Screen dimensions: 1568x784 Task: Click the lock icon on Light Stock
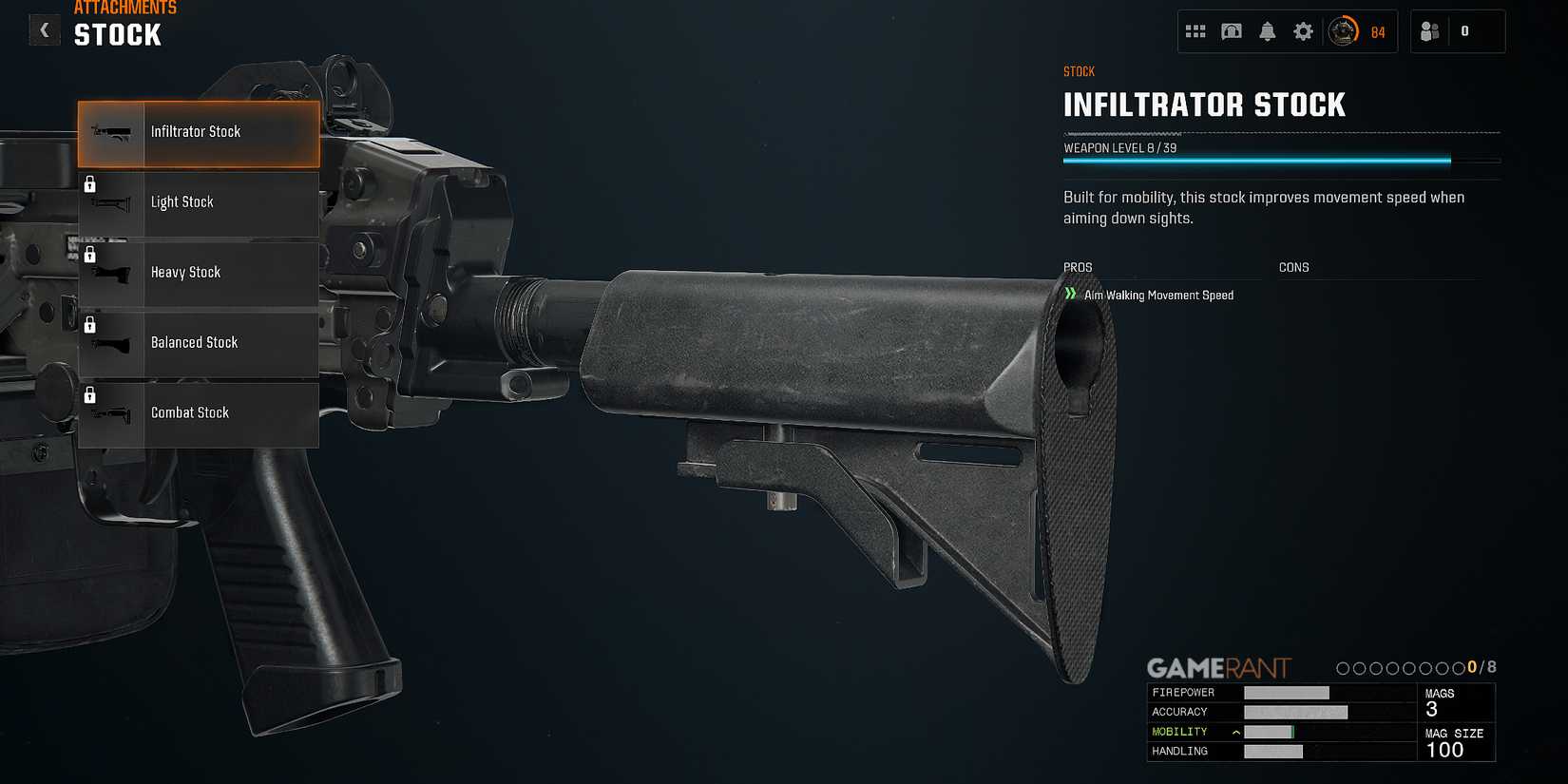91,183
